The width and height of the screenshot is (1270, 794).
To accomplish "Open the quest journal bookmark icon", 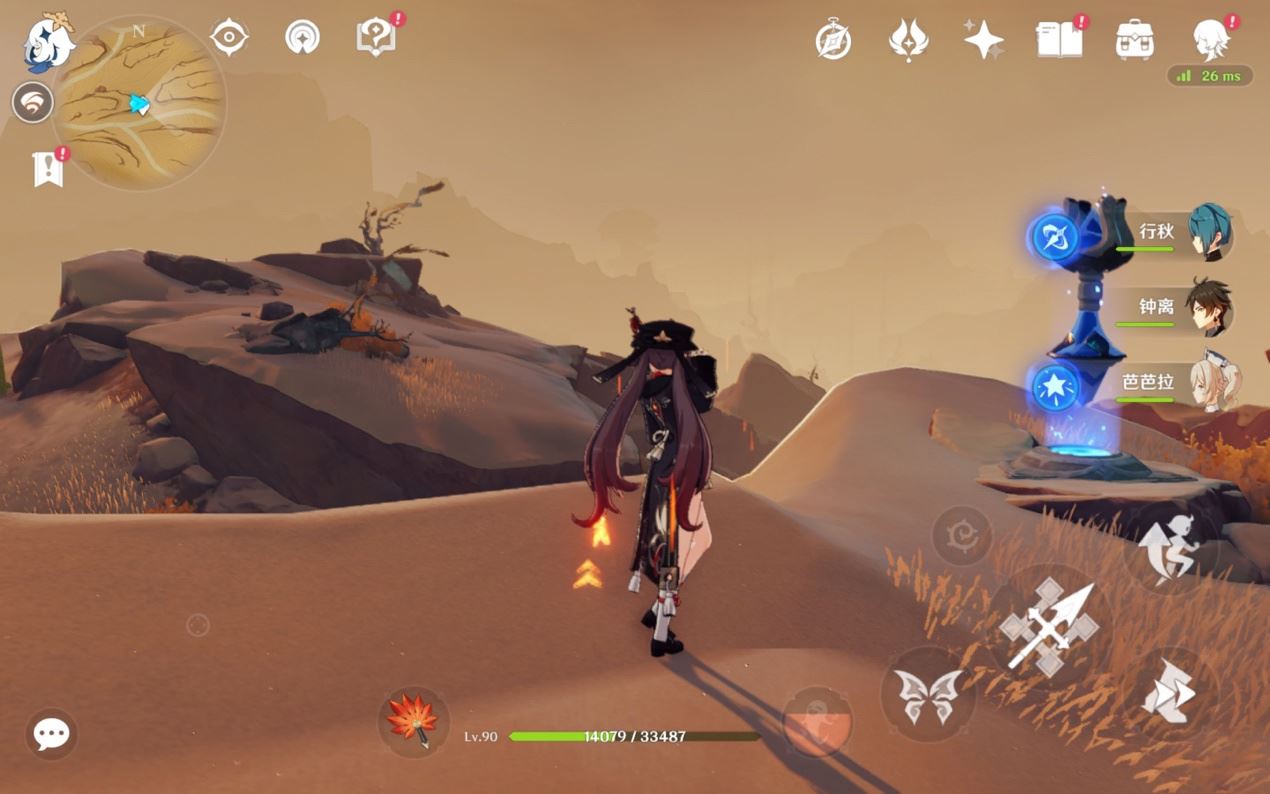I will [48, 169].
